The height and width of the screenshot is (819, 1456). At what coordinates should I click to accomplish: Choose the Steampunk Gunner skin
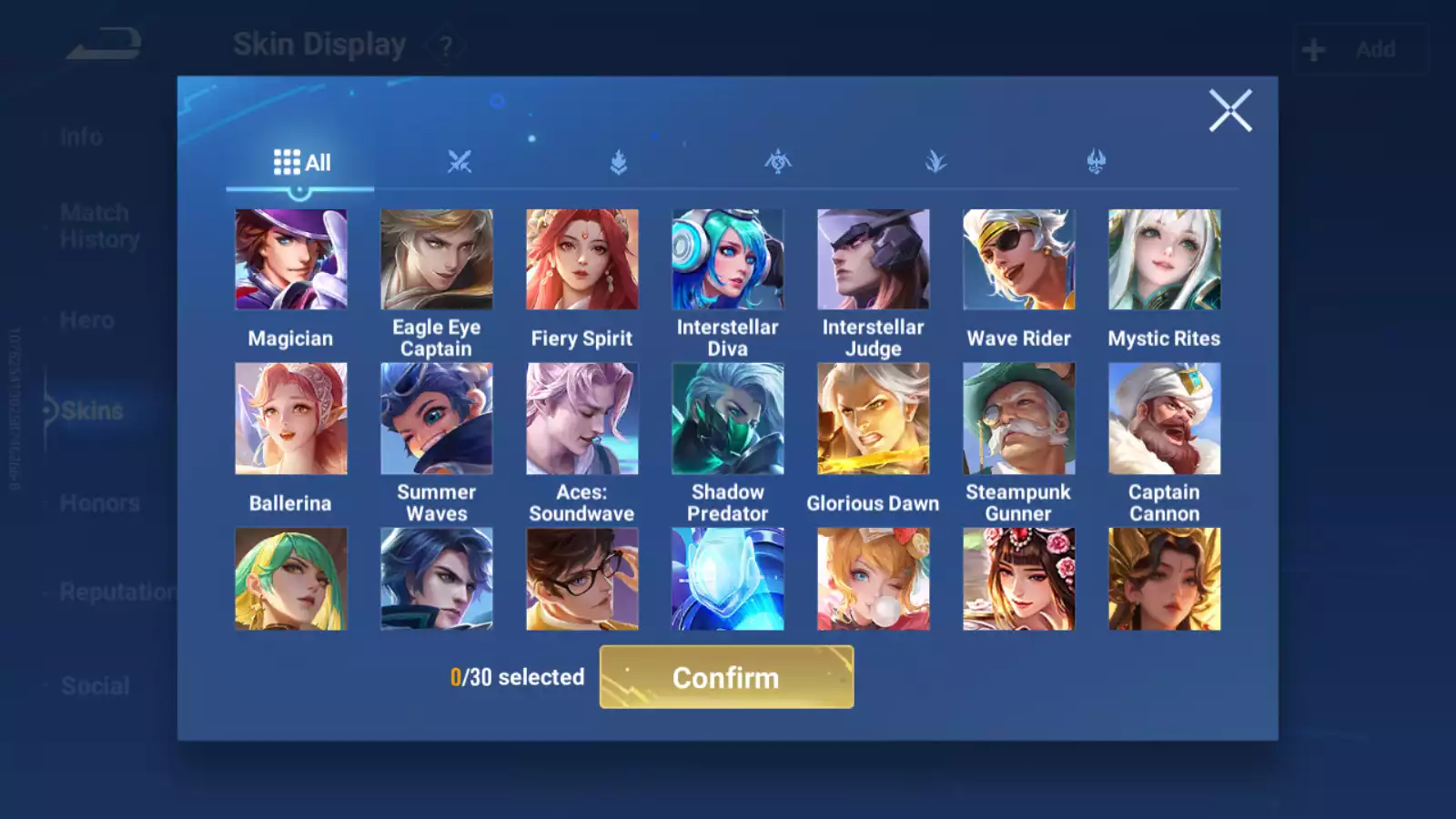point(1019,419)
